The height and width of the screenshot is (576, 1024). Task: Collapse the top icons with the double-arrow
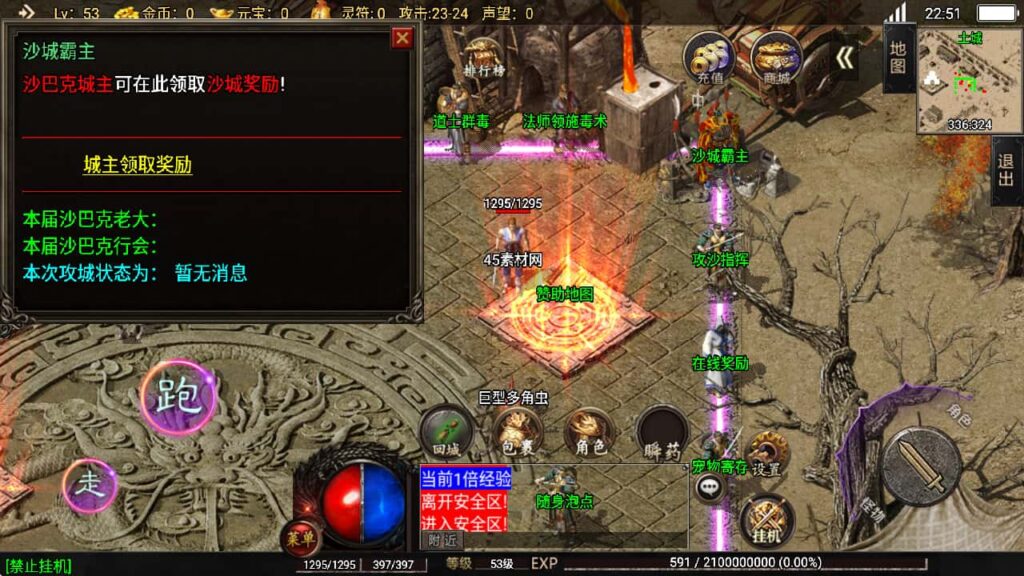click(x=845, y=57)
